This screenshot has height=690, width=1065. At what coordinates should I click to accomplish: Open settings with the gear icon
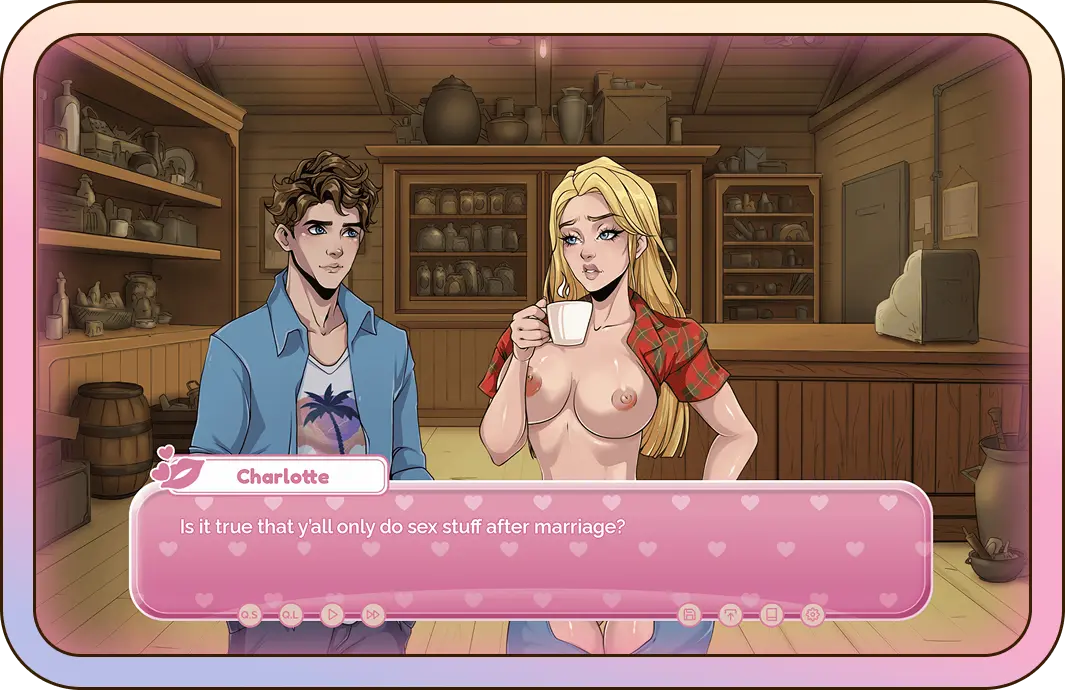pyautogui.click(x=813, y=615)
